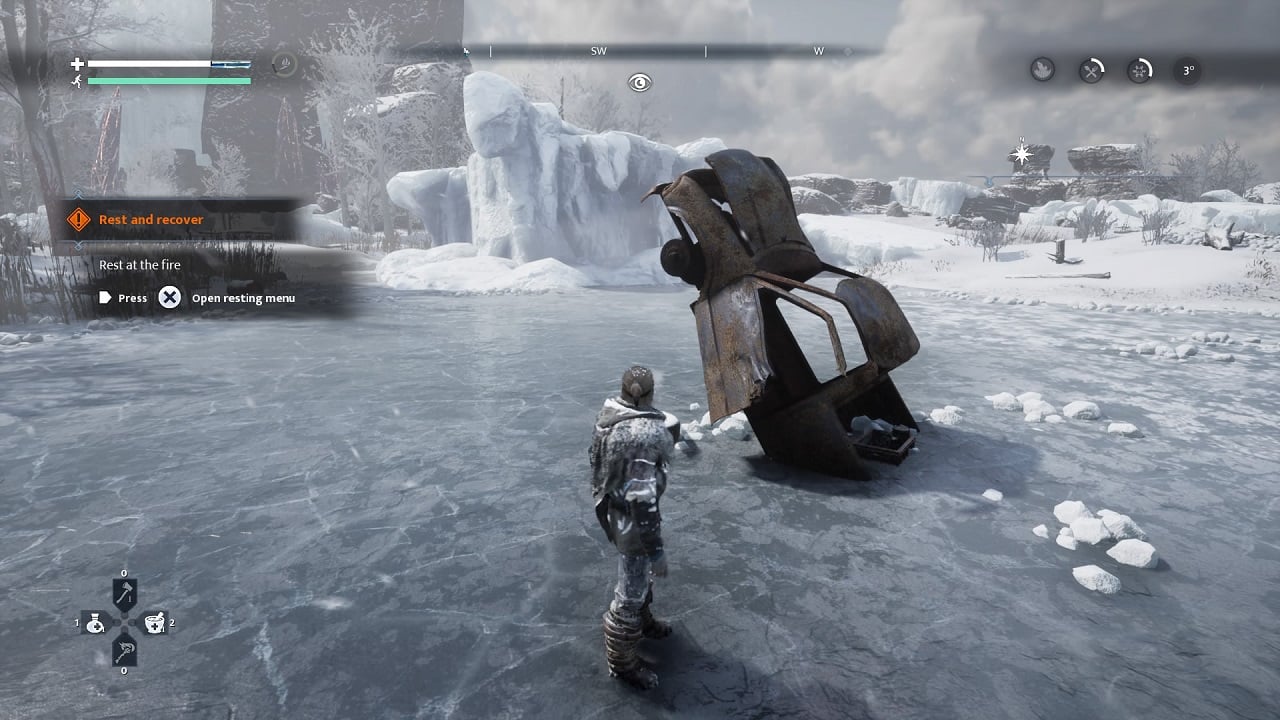Viewport: 1280px width, 720px height.
Task: Use the healing pouch quick slot
Action: click(96, 623)
